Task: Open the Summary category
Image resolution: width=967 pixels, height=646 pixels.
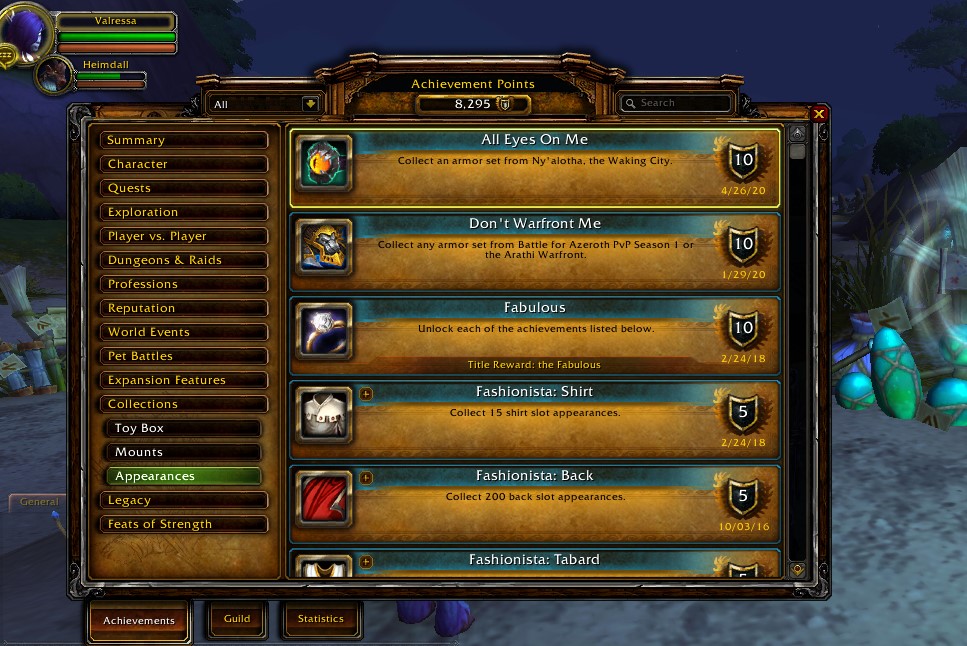Action: tap(183, 140)
